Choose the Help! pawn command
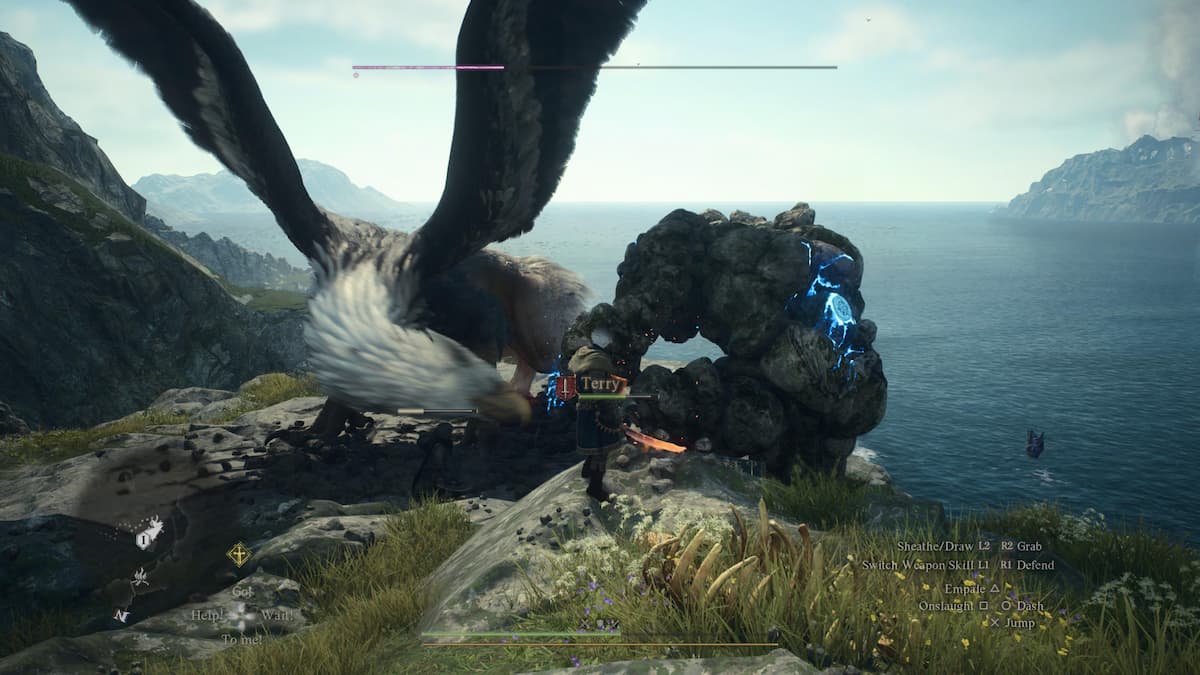Image resolution: width=1200 pixels, height=675 pixels. coord(207,615)
